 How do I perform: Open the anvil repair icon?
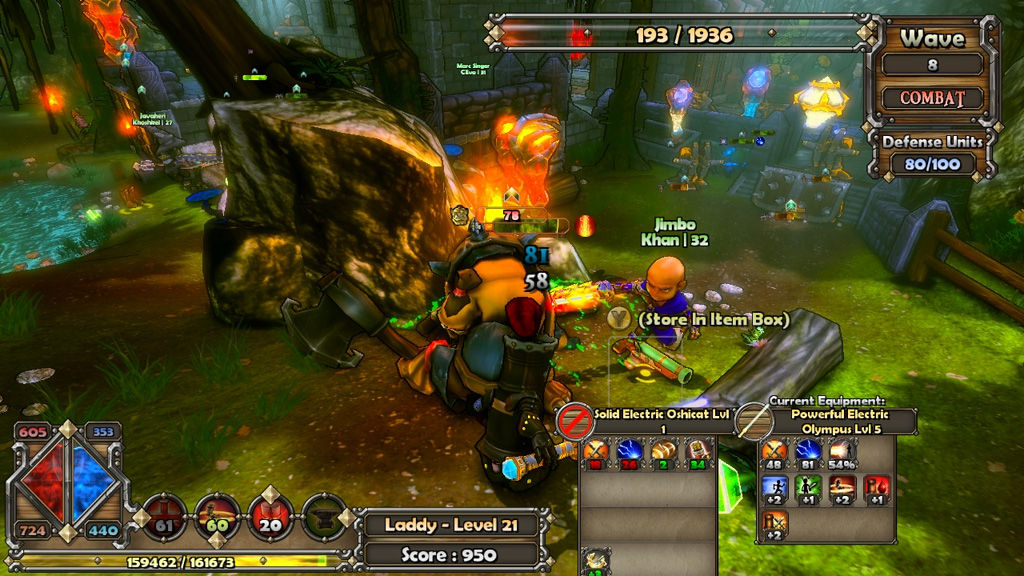coord(323,516)
